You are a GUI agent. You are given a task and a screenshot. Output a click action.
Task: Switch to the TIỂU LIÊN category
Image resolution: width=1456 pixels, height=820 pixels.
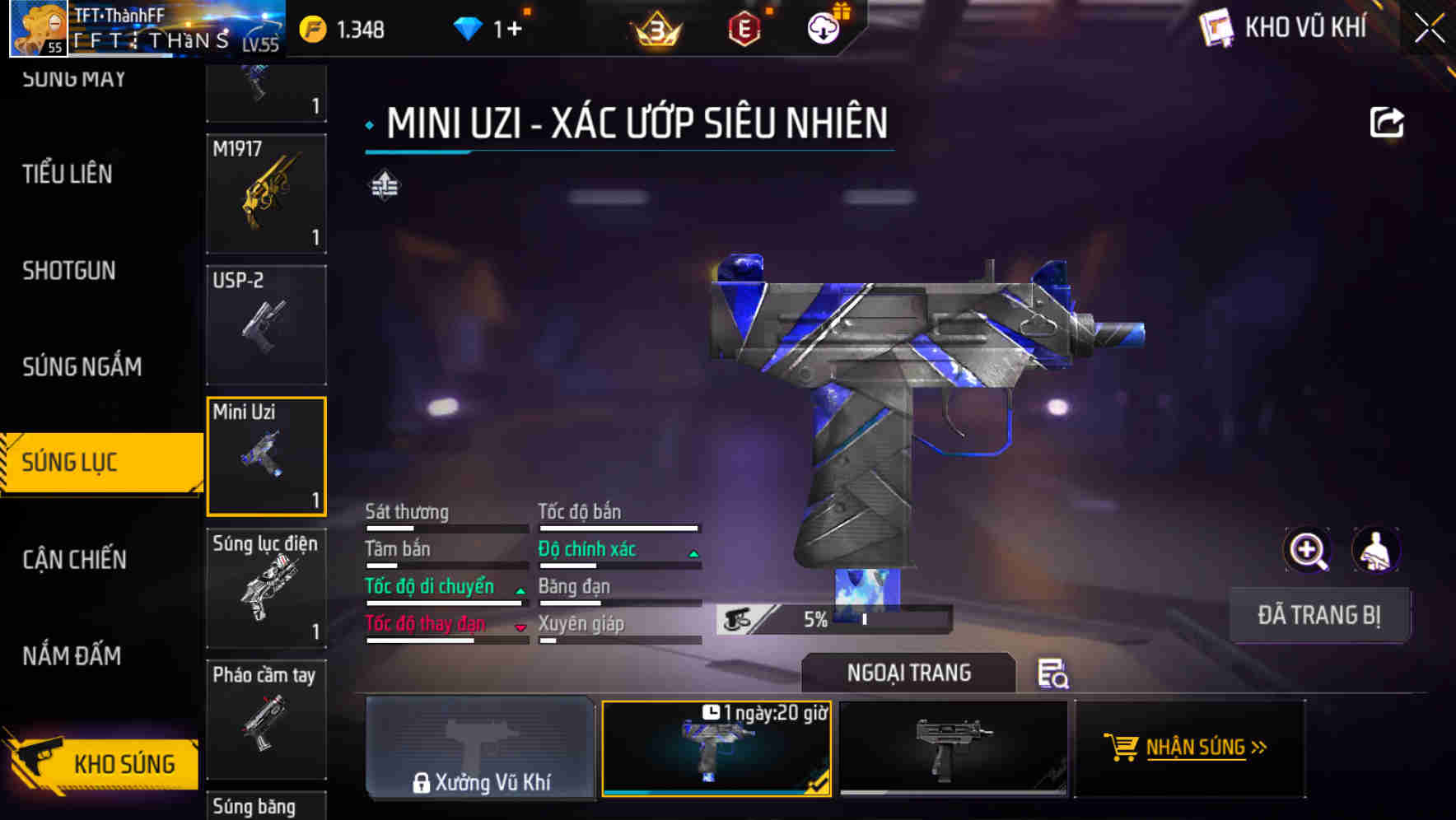click(68, 175)
